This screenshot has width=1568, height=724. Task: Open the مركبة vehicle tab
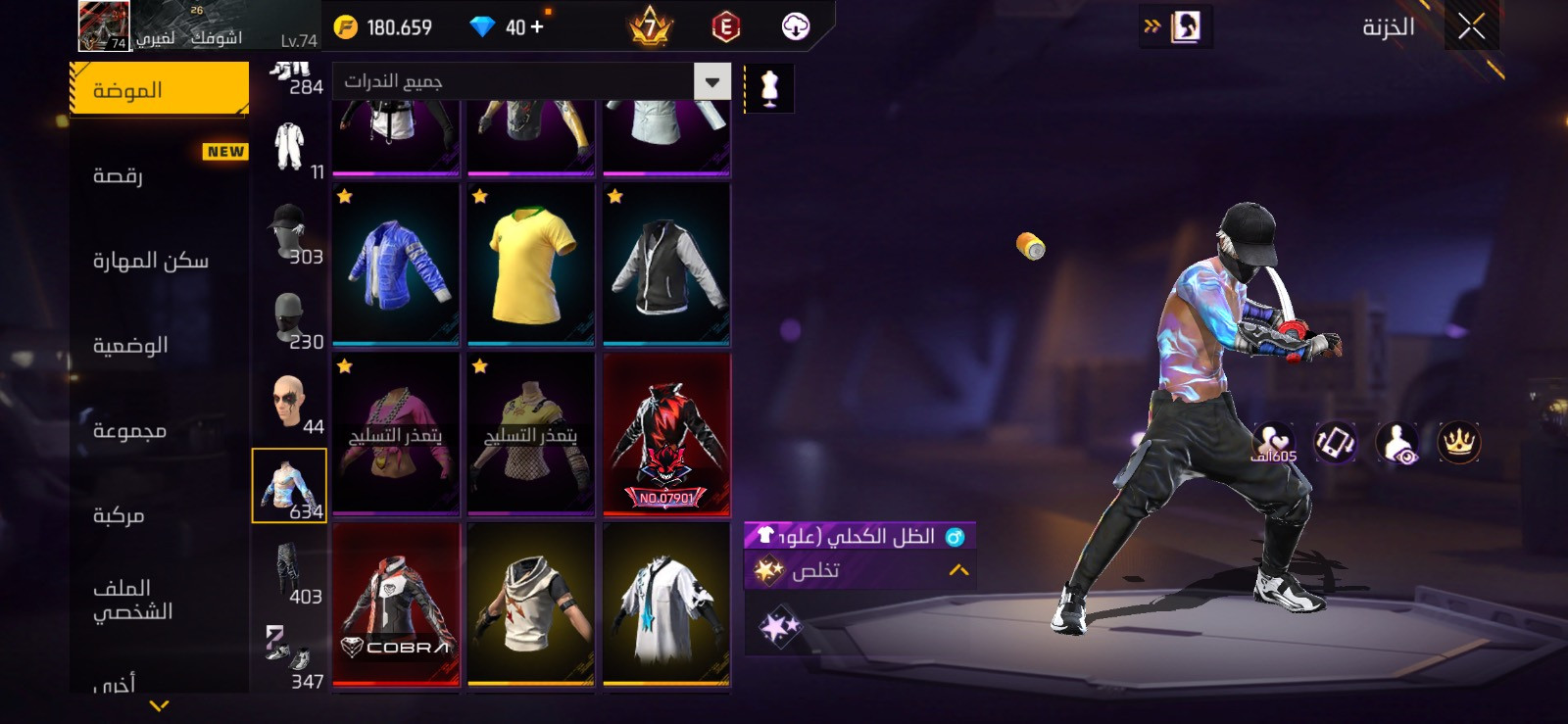[x=119, y=515]
